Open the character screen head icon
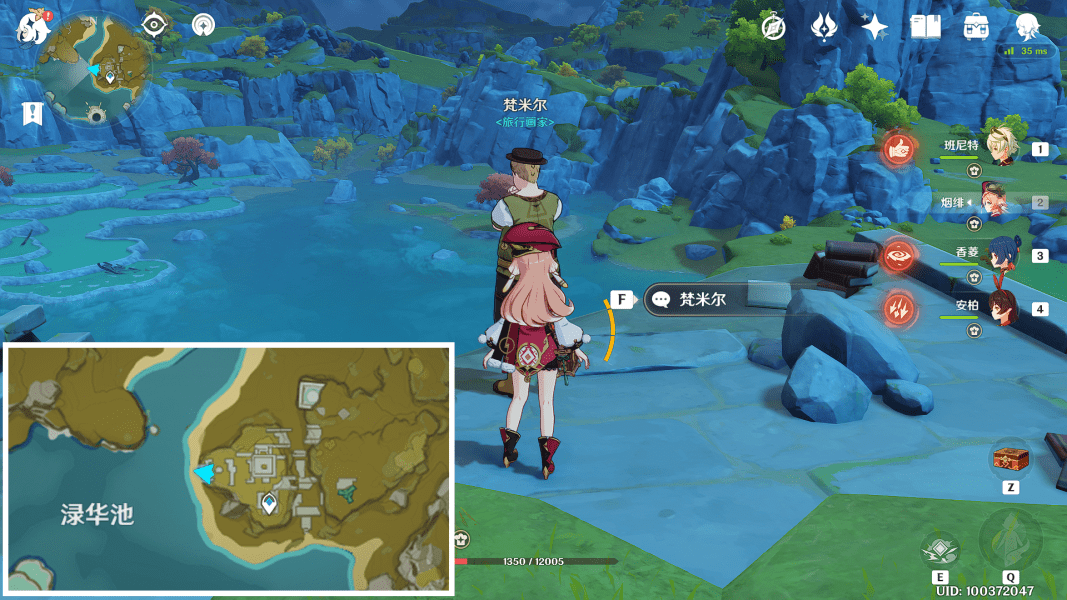 pyautogui.click(x=1027, y=25)
